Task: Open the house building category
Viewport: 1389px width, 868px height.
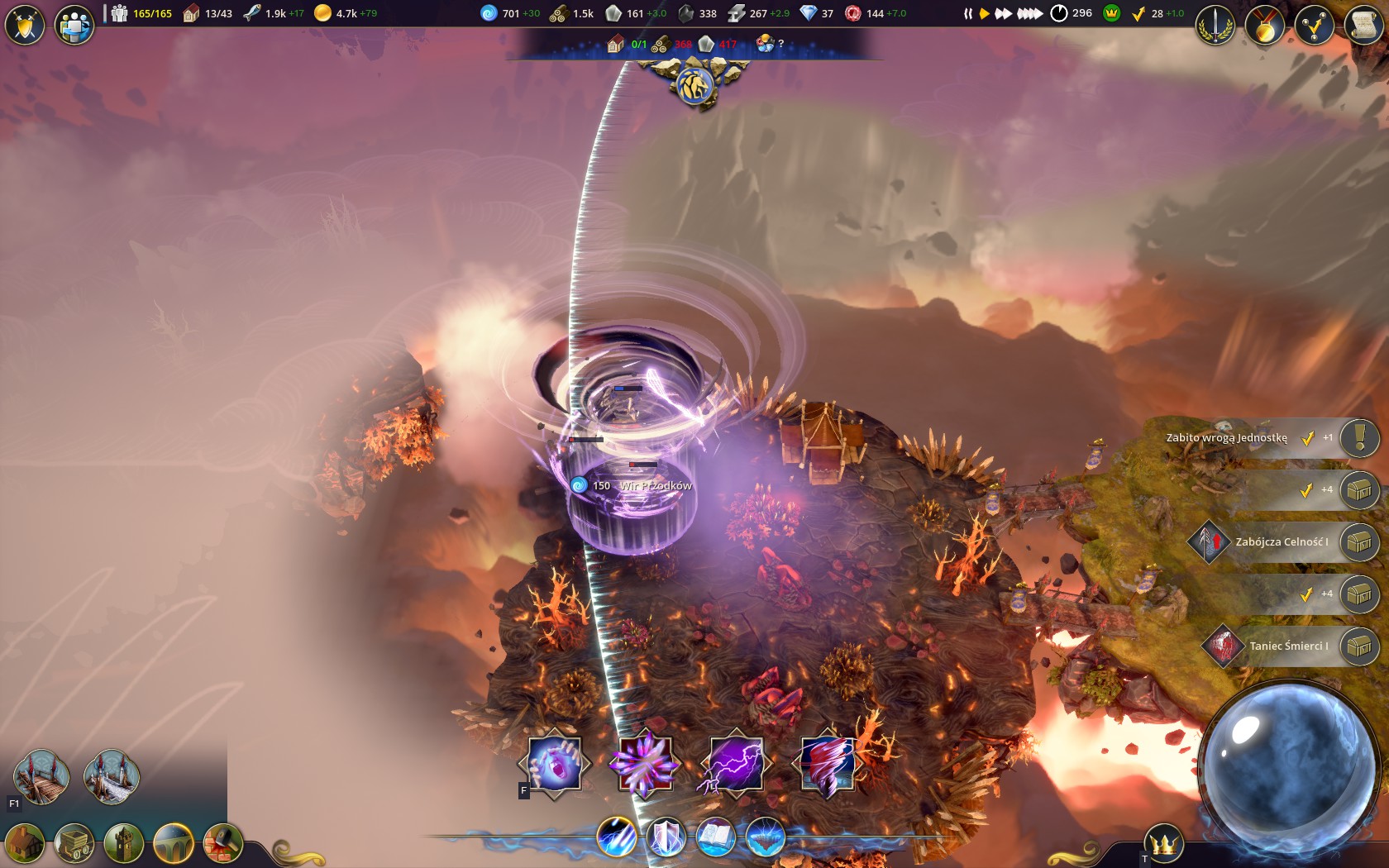Action: [x=25, y=844]
